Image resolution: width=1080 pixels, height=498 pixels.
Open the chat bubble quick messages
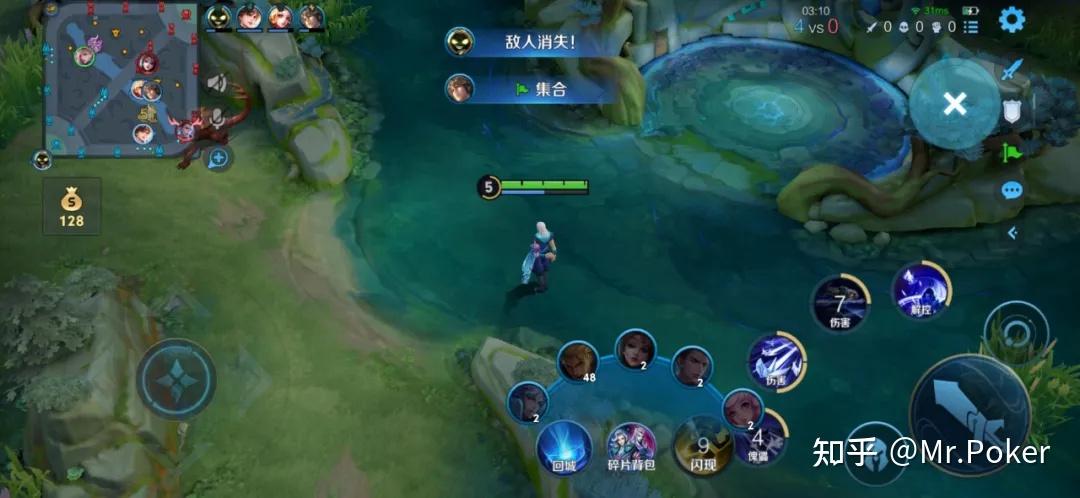1013,191
